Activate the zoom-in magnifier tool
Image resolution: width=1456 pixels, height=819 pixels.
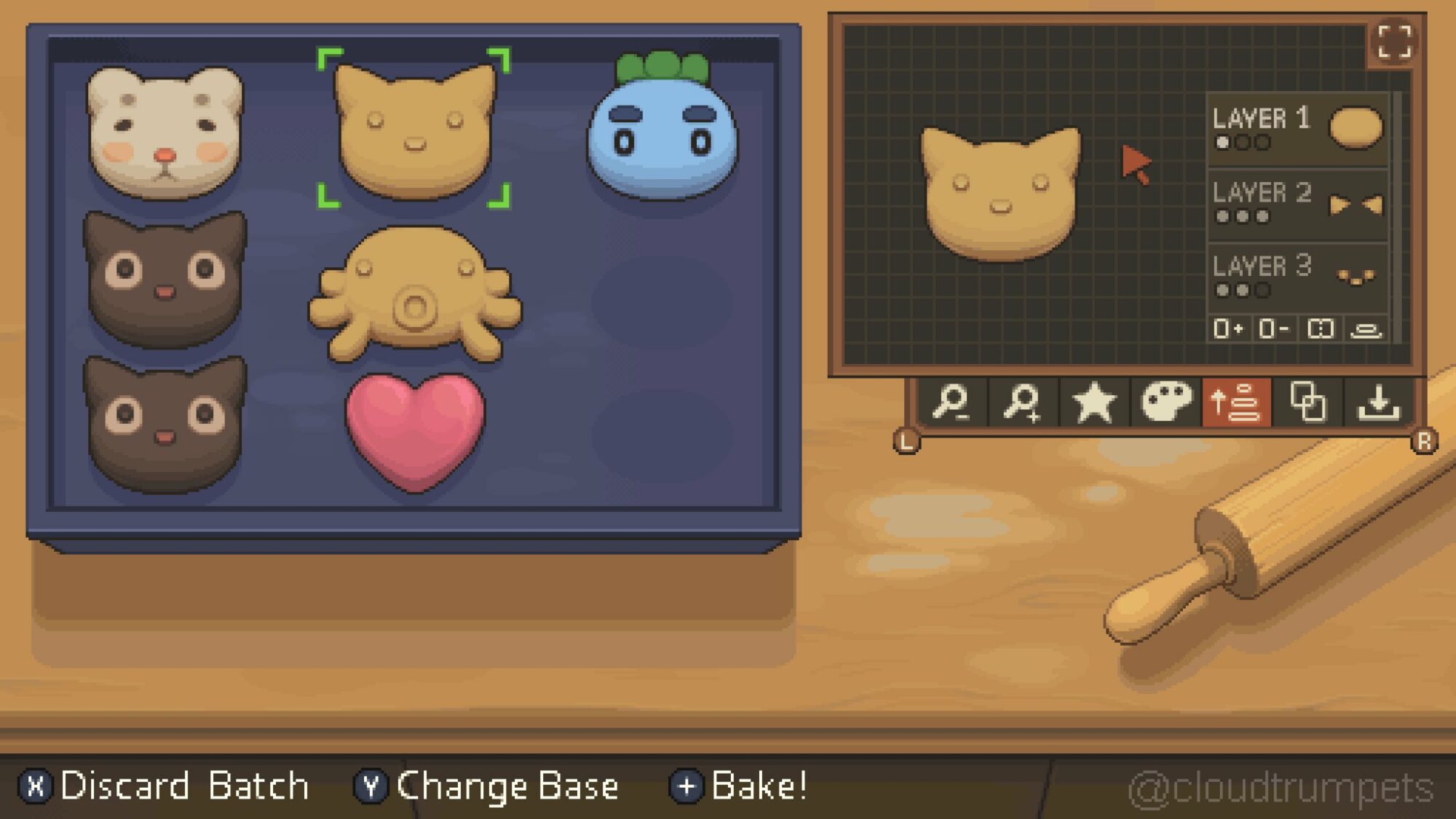[1022, 403]
